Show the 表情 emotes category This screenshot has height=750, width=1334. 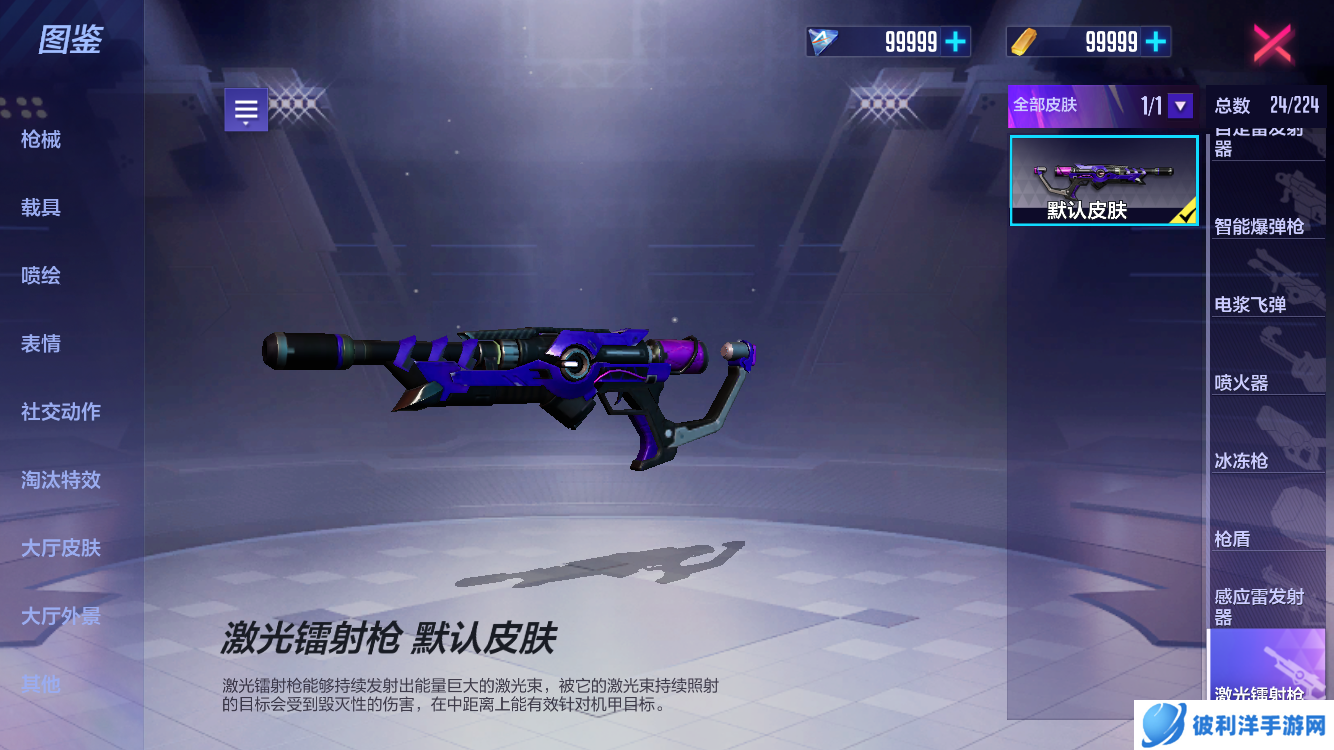tap(41, 343)
